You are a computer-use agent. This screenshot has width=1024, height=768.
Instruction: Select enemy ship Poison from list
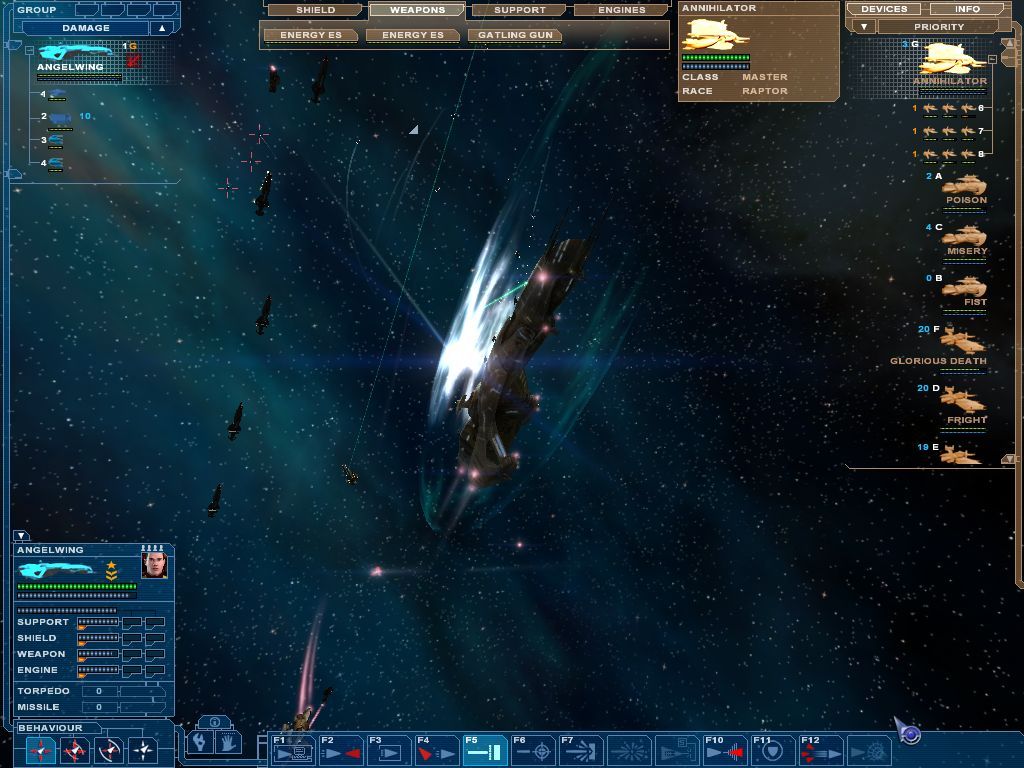[963, 187]
